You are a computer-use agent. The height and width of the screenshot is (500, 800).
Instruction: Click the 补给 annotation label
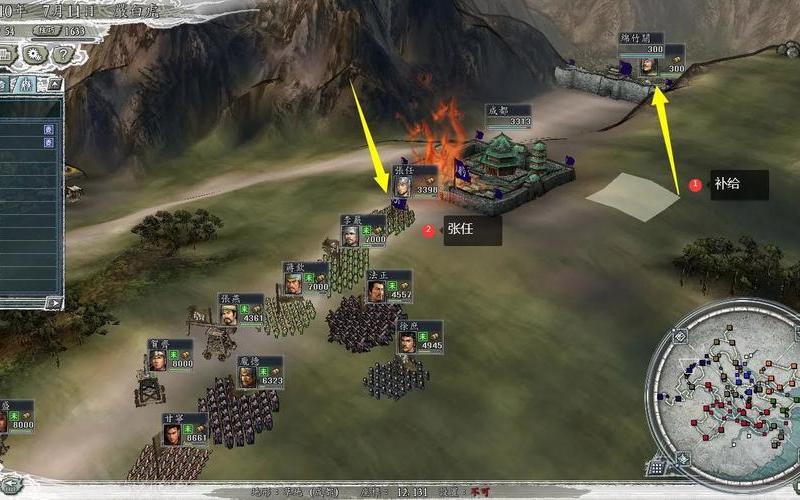(x=738, y=185)
